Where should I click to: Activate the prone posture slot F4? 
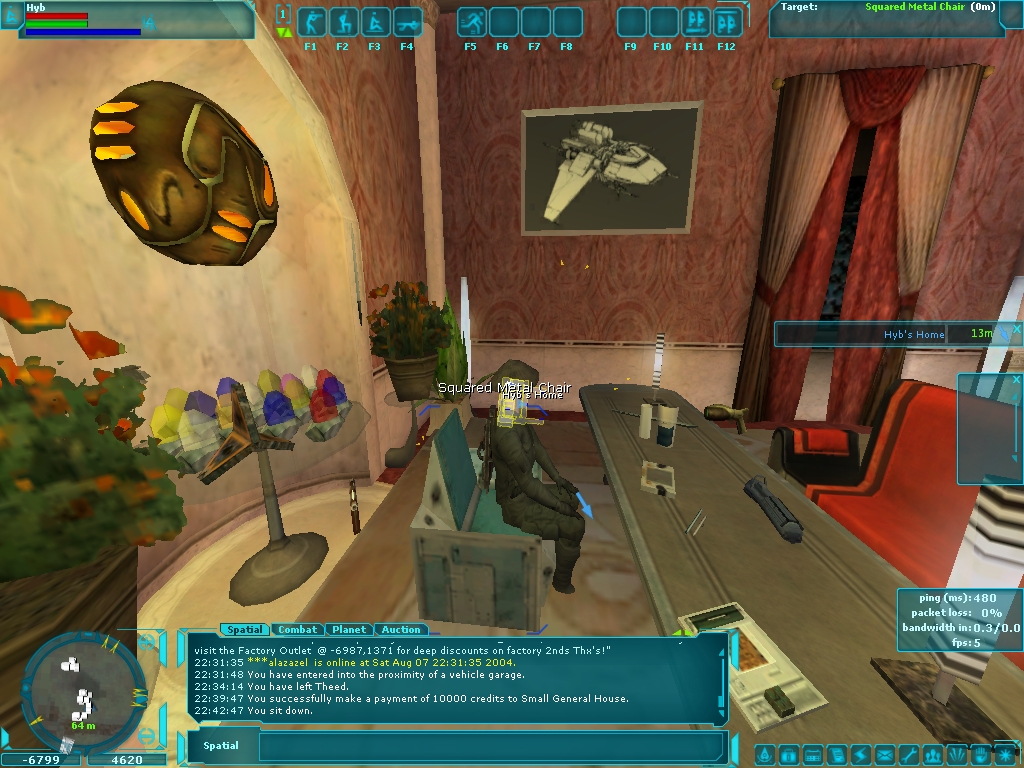tap(406, 22)
